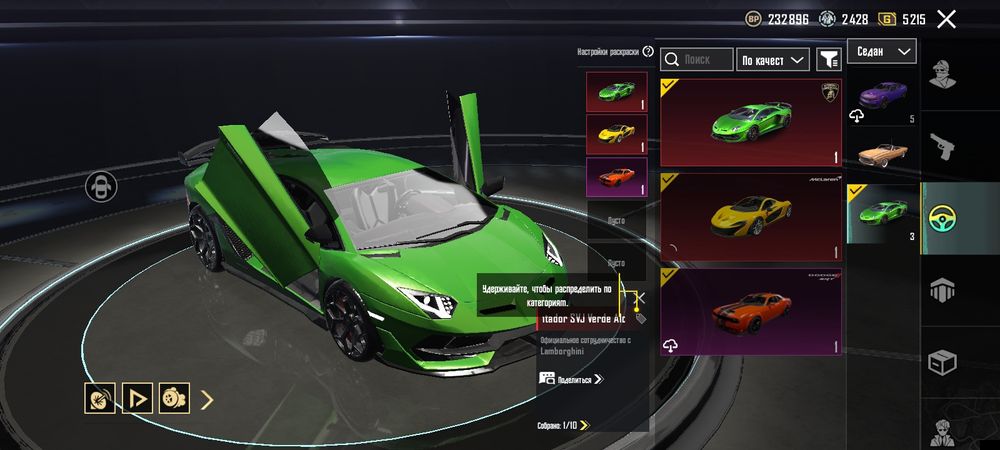Toggle the car interior view icon

[102, 186]
